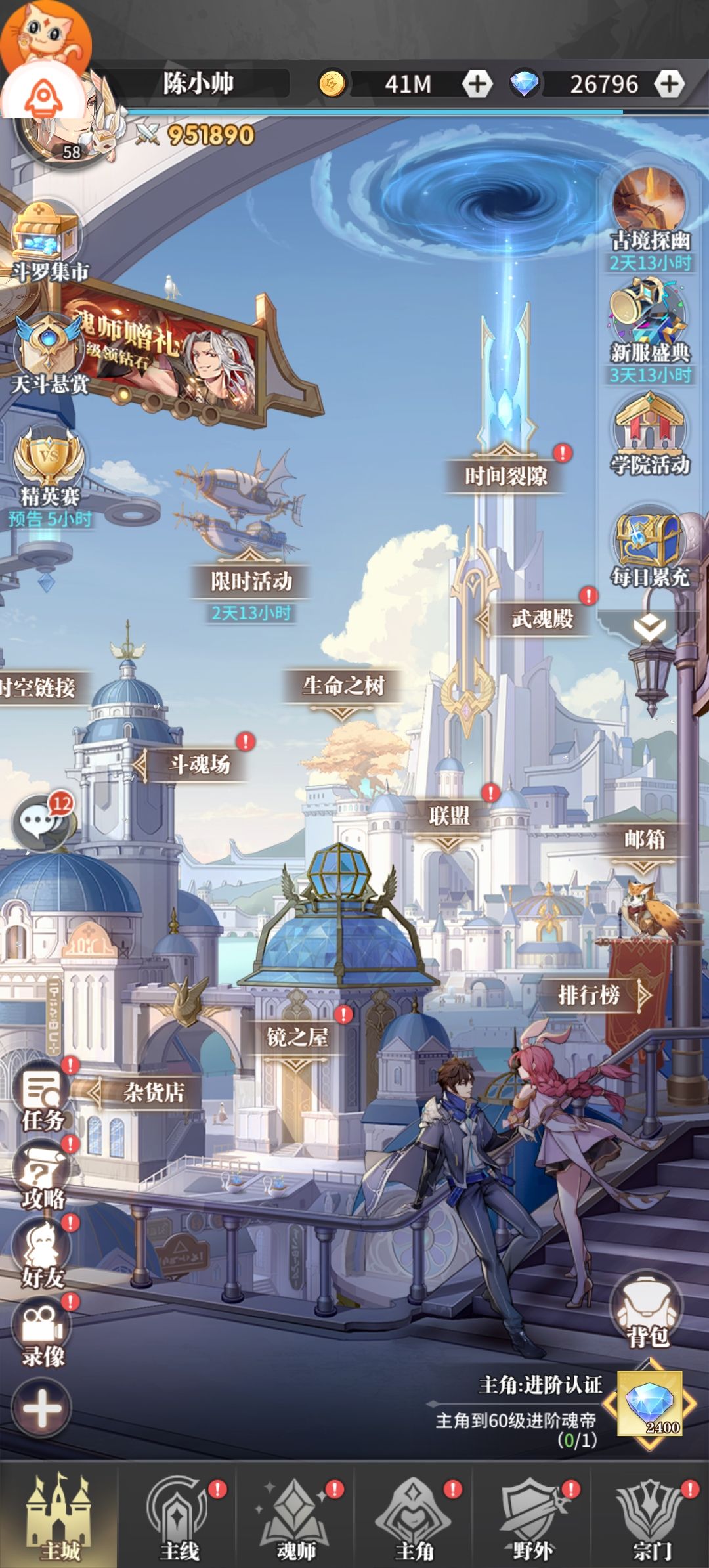Switch to the 魂师 tab
The height and width of the screenshot is (1568, 709).
click(296, 1517)
